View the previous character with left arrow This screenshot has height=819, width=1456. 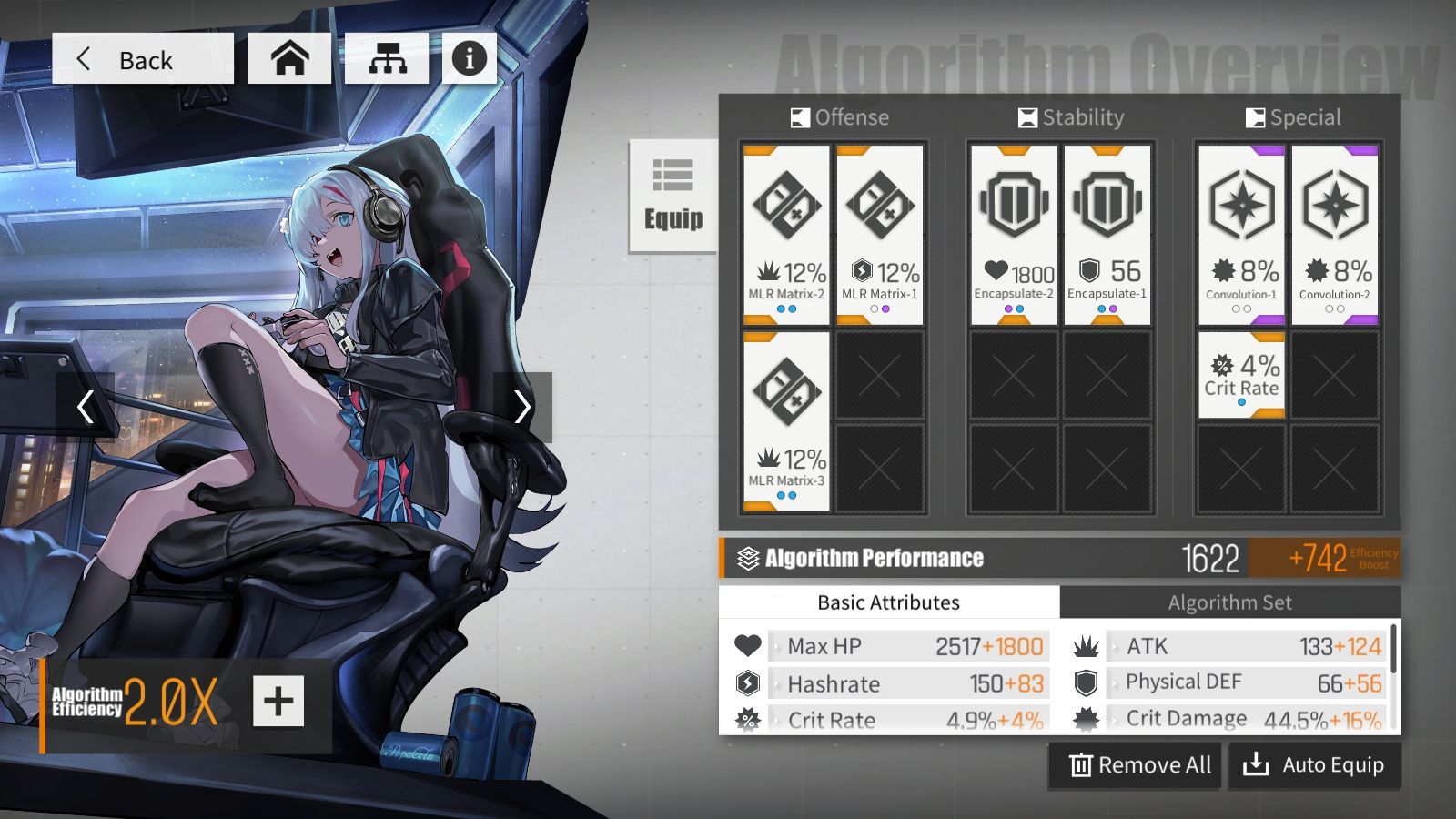point(85,407)
